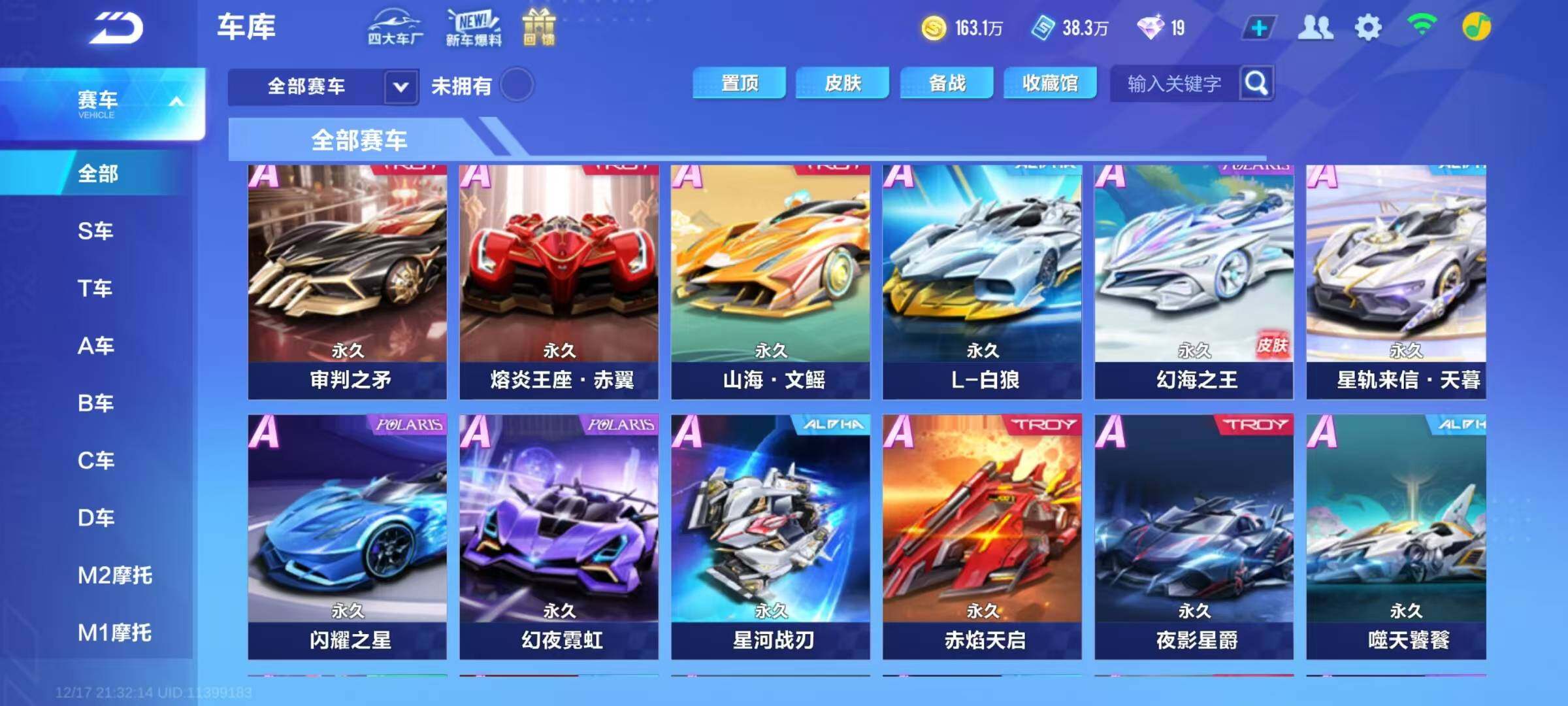Open the settings gear icon
Screen dimensions: 1568x706
pyautogui.click(x=1367, y=27)
